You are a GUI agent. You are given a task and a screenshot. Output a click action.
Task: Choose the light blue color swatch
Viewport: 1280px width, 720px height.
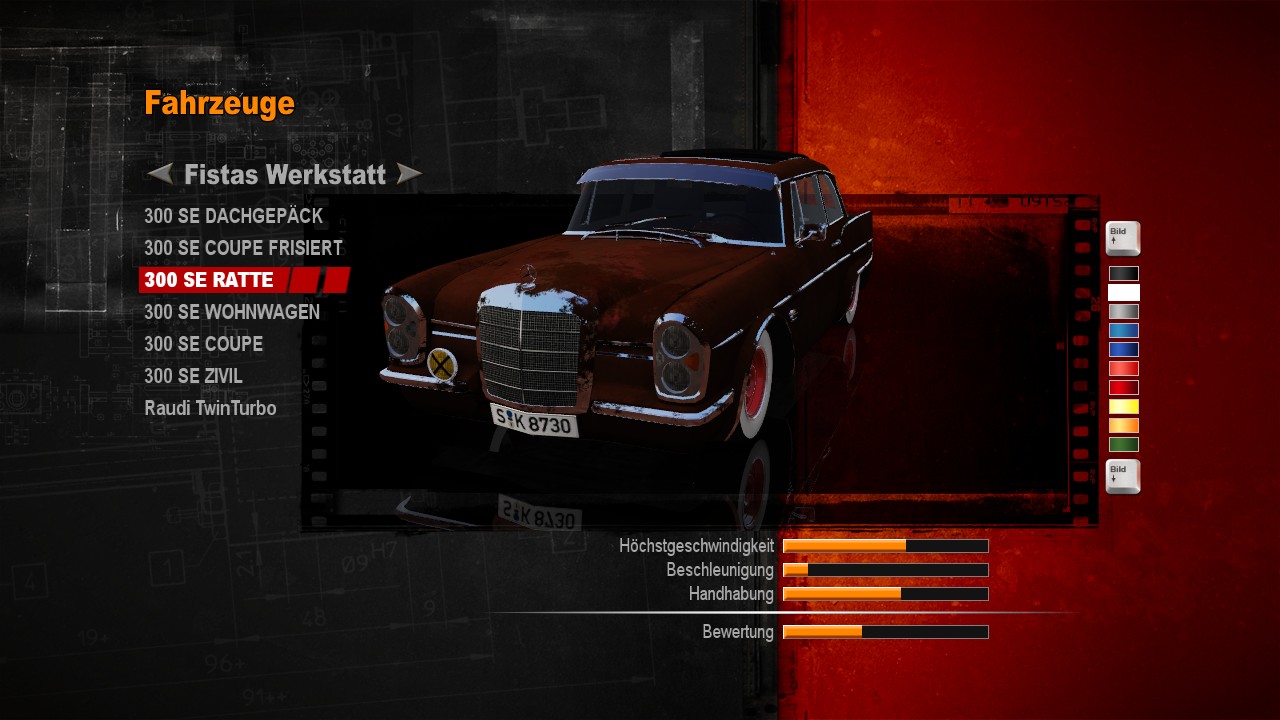(1123, 330)
